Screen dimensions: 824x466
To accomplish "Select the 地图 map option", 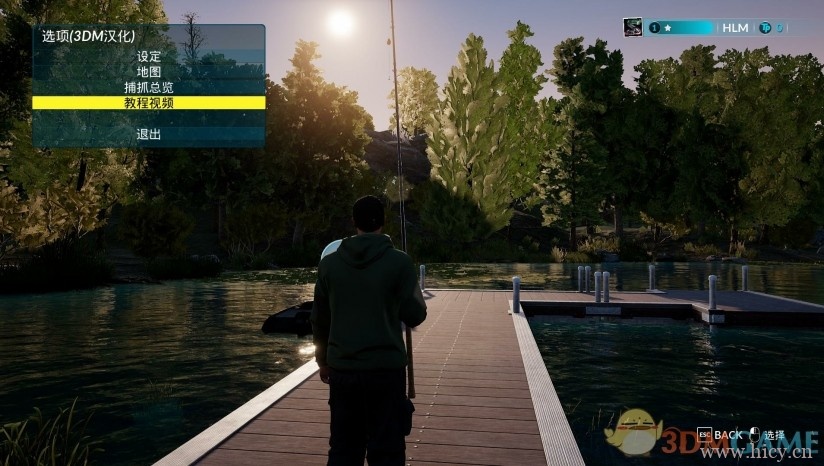I will point(149,72).
